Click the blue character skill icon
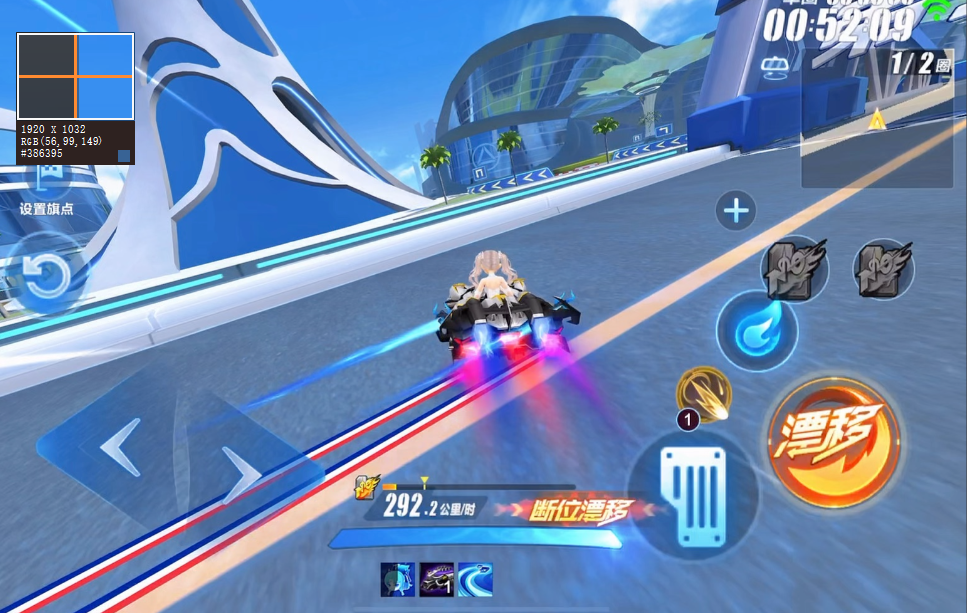Image resolution: width=967 pixels, height=613 pixels. 398,579
